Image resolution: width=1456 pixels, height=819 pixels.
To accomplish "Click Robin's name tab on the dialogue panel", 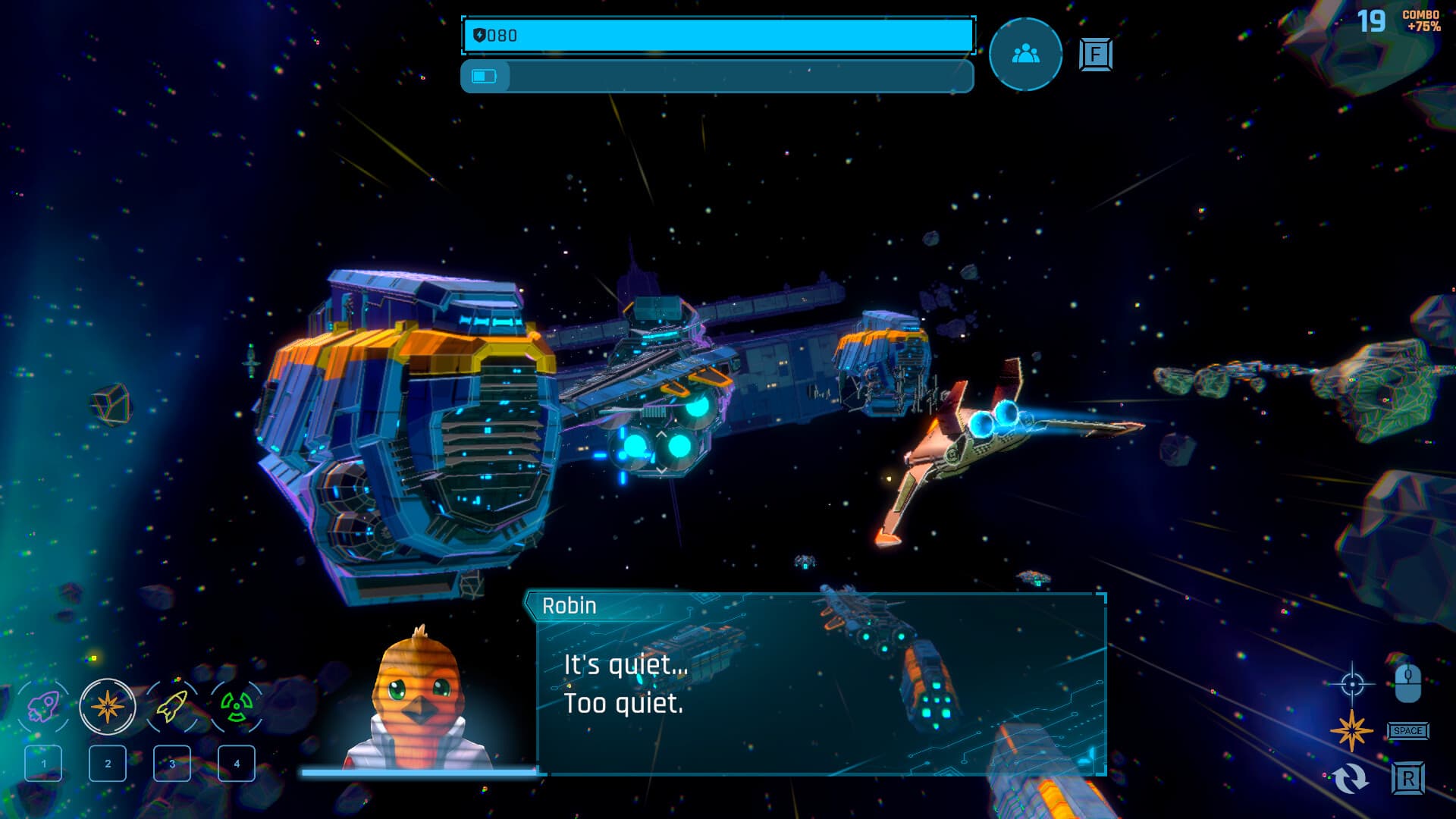I will pos(569,606).
